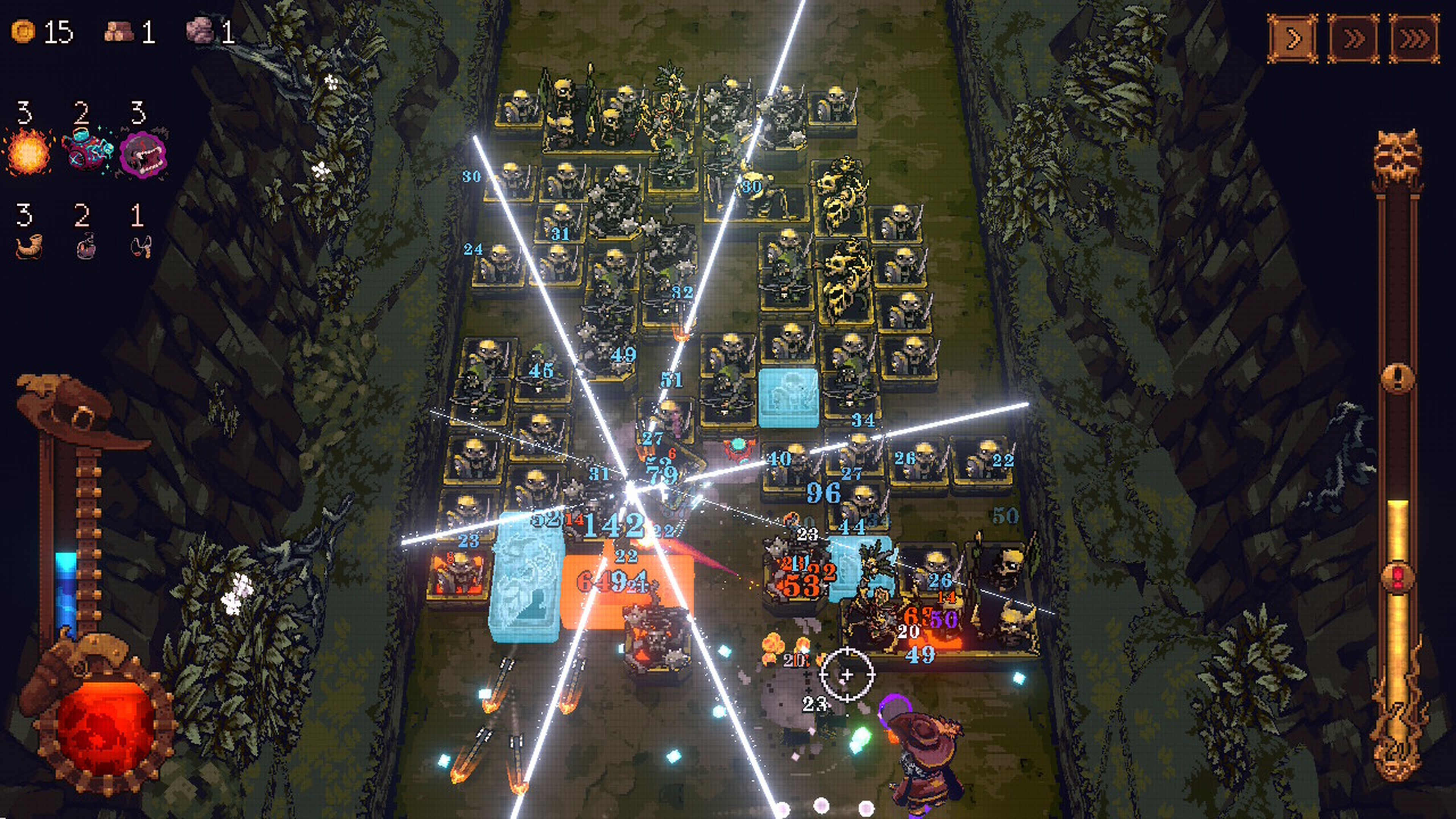Pick the slingshot item icon
This screenshot has height=819, width=1456.
(141, 246)
